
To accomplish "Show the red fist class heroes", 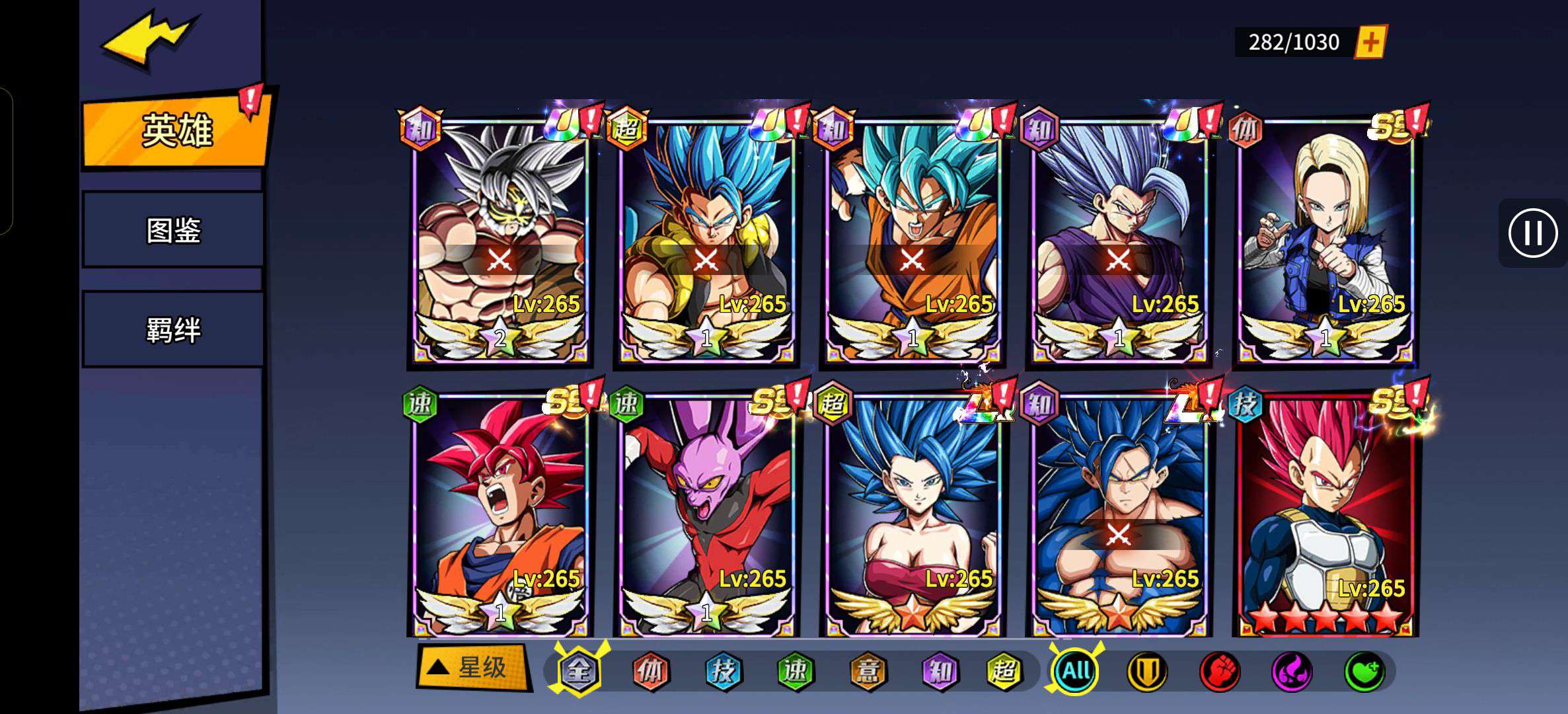I will [x=1220, y=672].
